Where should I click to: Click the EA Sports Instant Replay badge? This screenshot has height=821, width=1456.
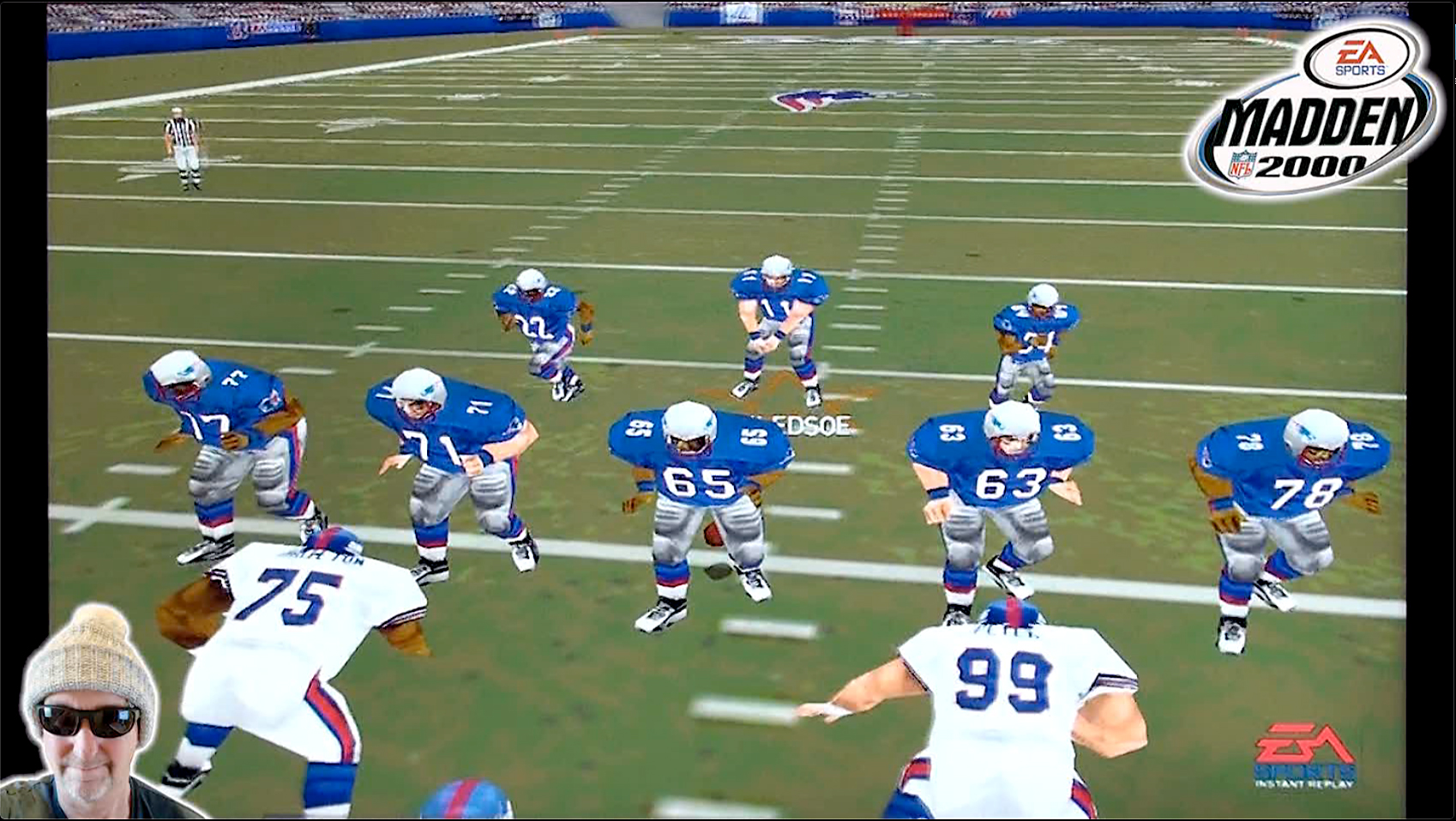[1304, 754]
